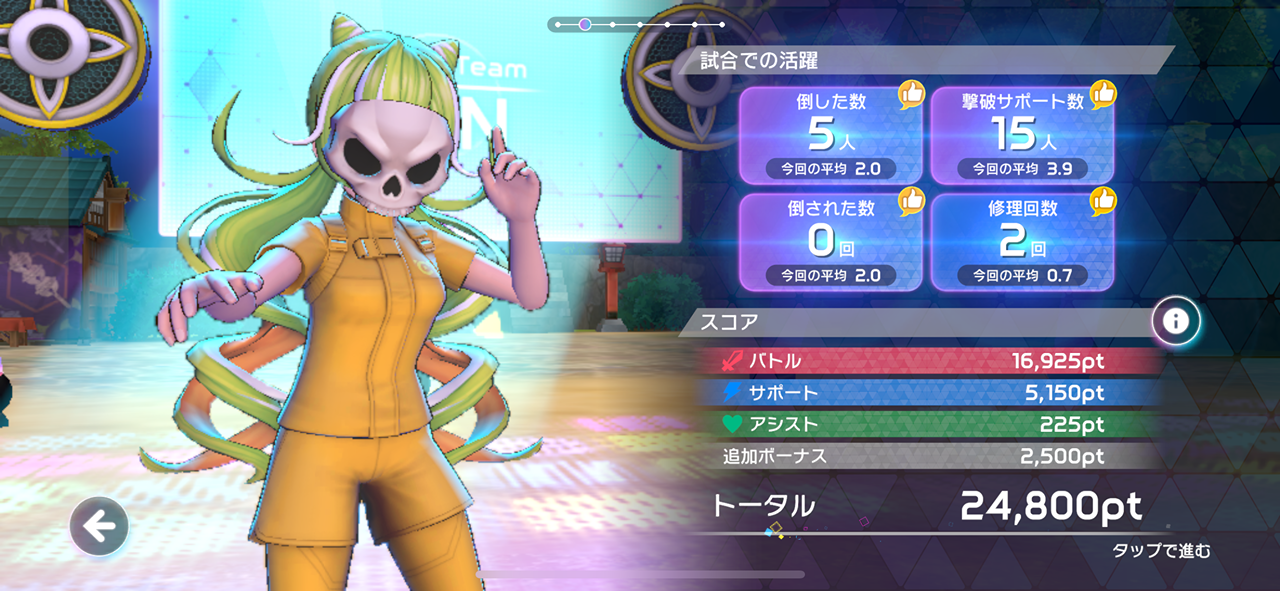Choose the 修理回数 stat card

[1022, 242]
